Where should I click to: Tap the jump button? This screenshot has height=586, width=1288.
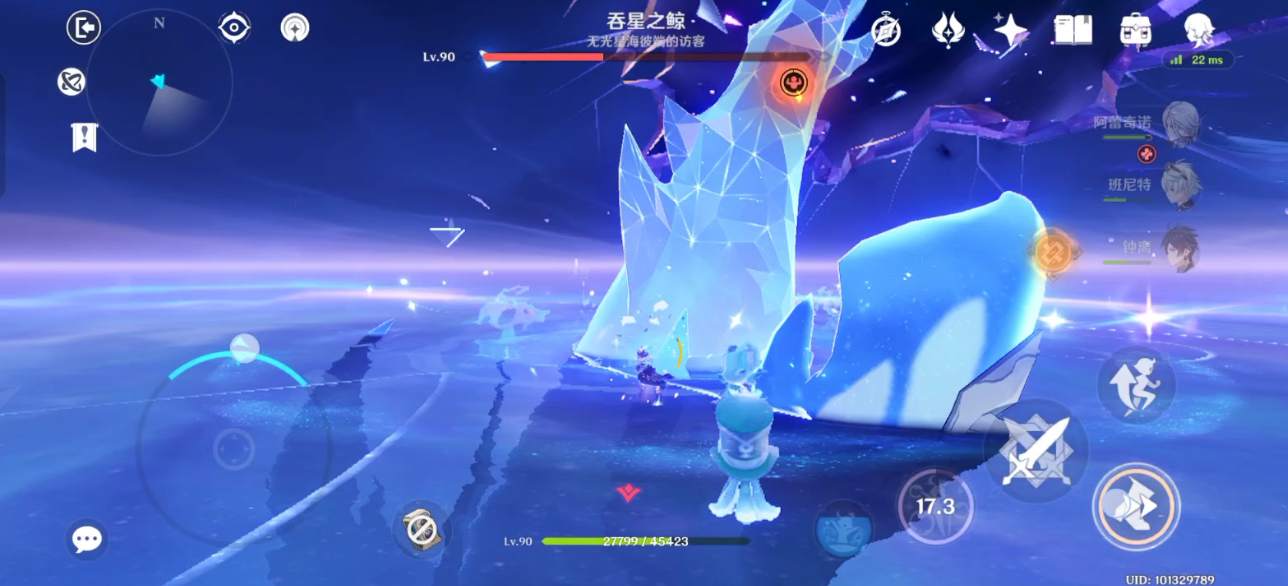click(1135, 385)
